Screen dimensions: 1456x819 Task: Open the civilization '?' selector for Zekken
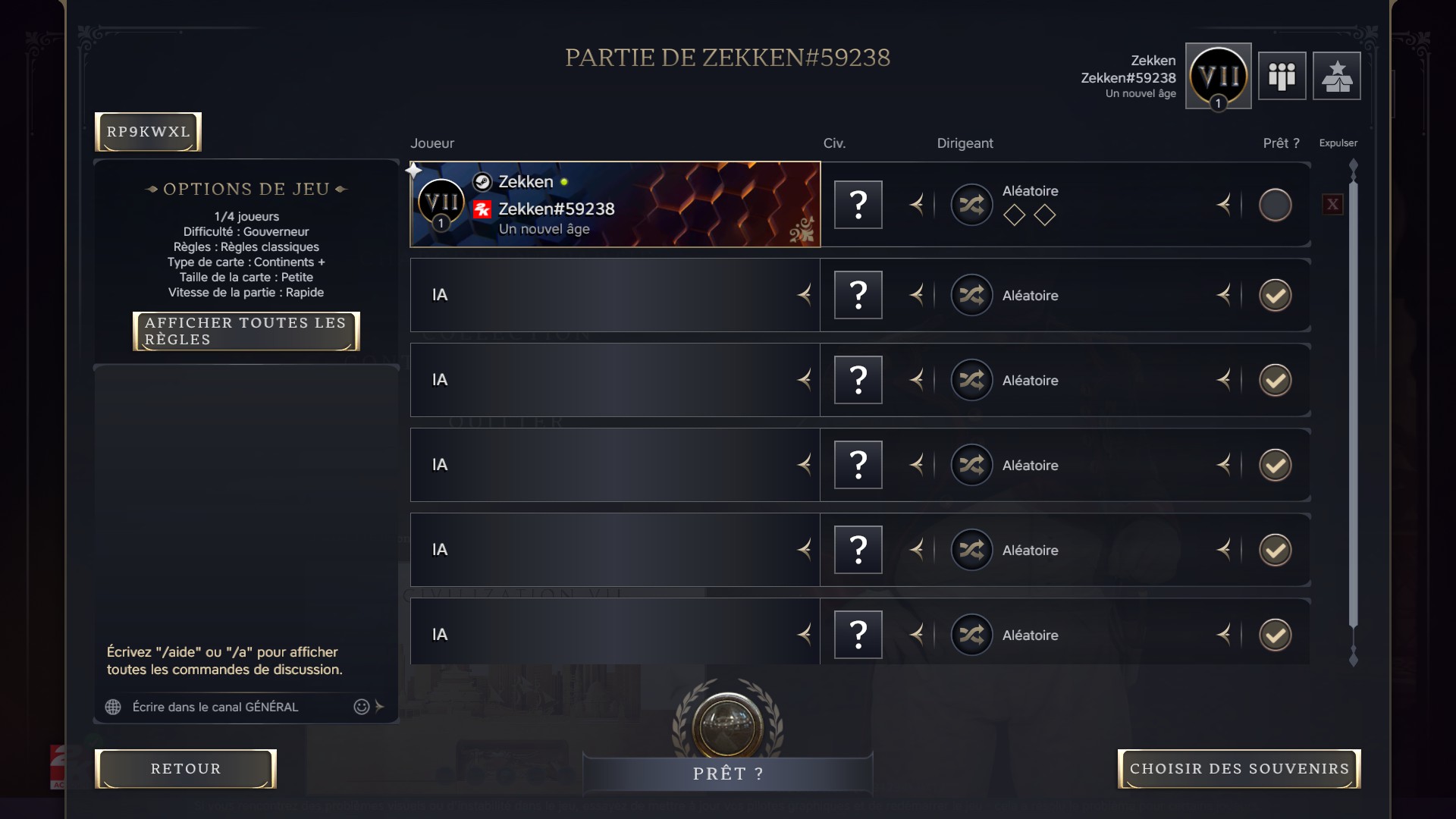(858, 204)
